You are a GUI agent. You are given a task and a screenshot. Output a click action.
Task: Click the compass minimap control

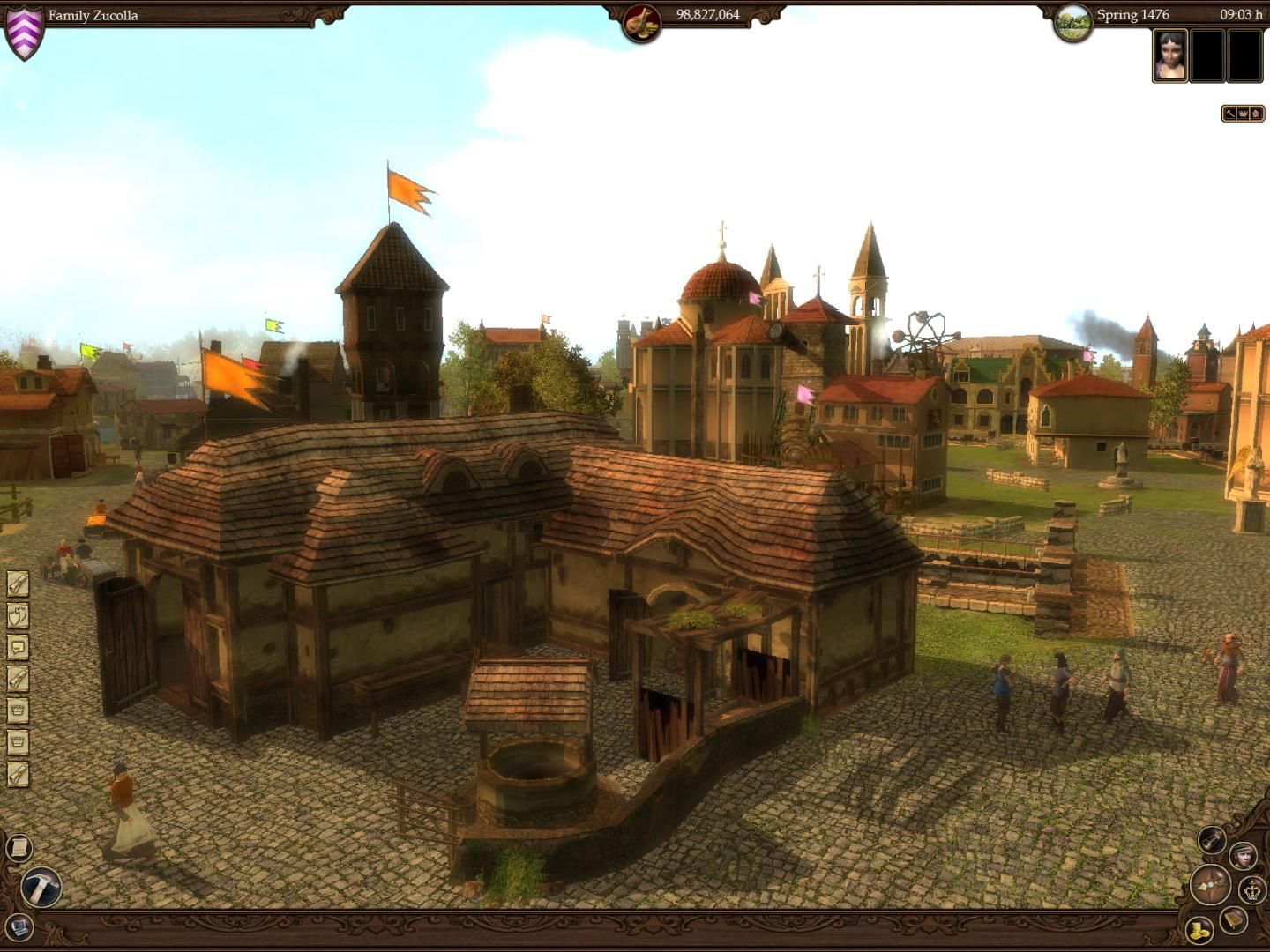coord(1211,885)
